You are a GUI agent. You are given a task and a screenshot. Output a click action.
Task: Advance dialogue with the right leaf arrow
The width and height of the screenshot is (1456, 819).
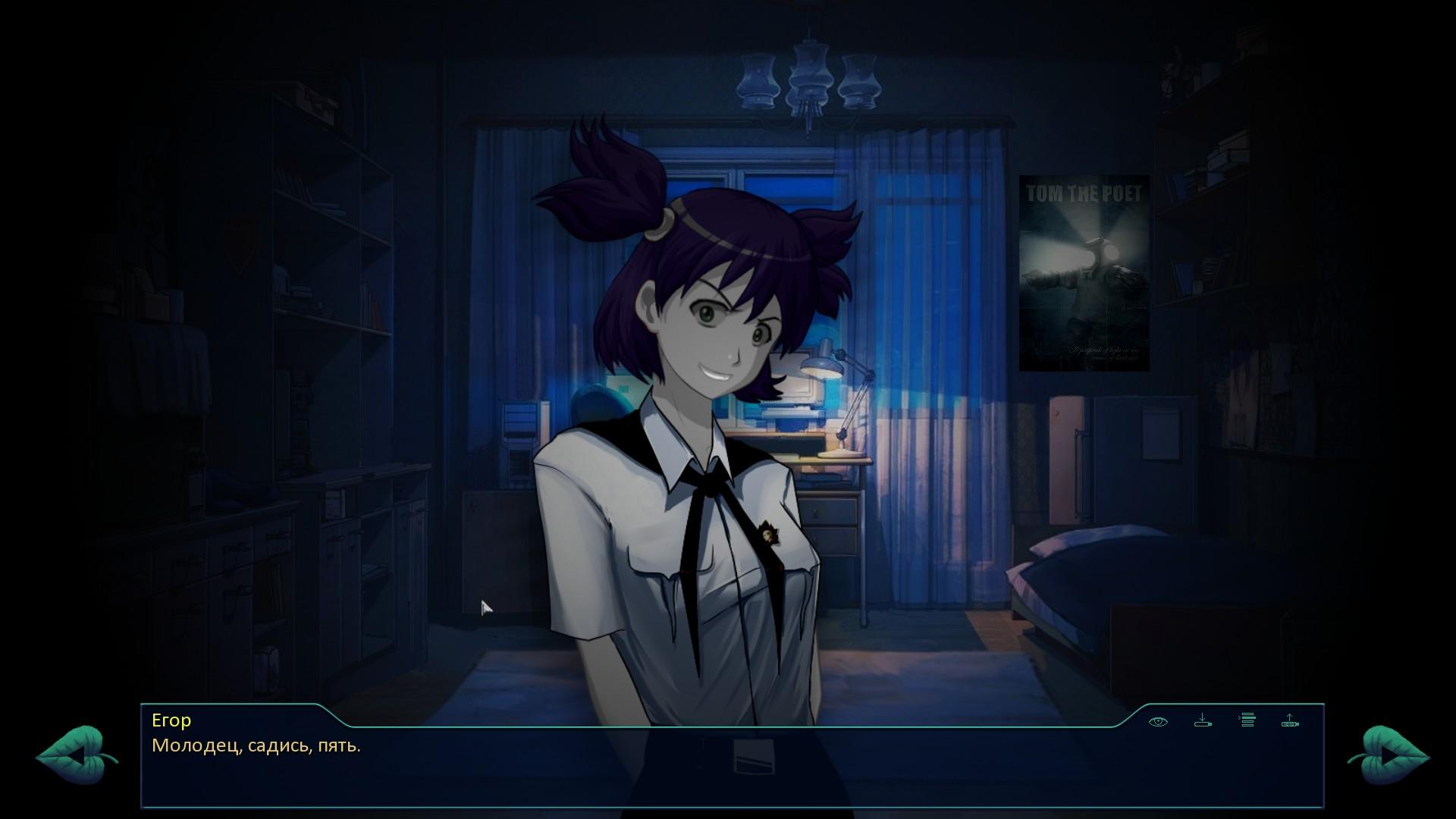coord(1388,755)
